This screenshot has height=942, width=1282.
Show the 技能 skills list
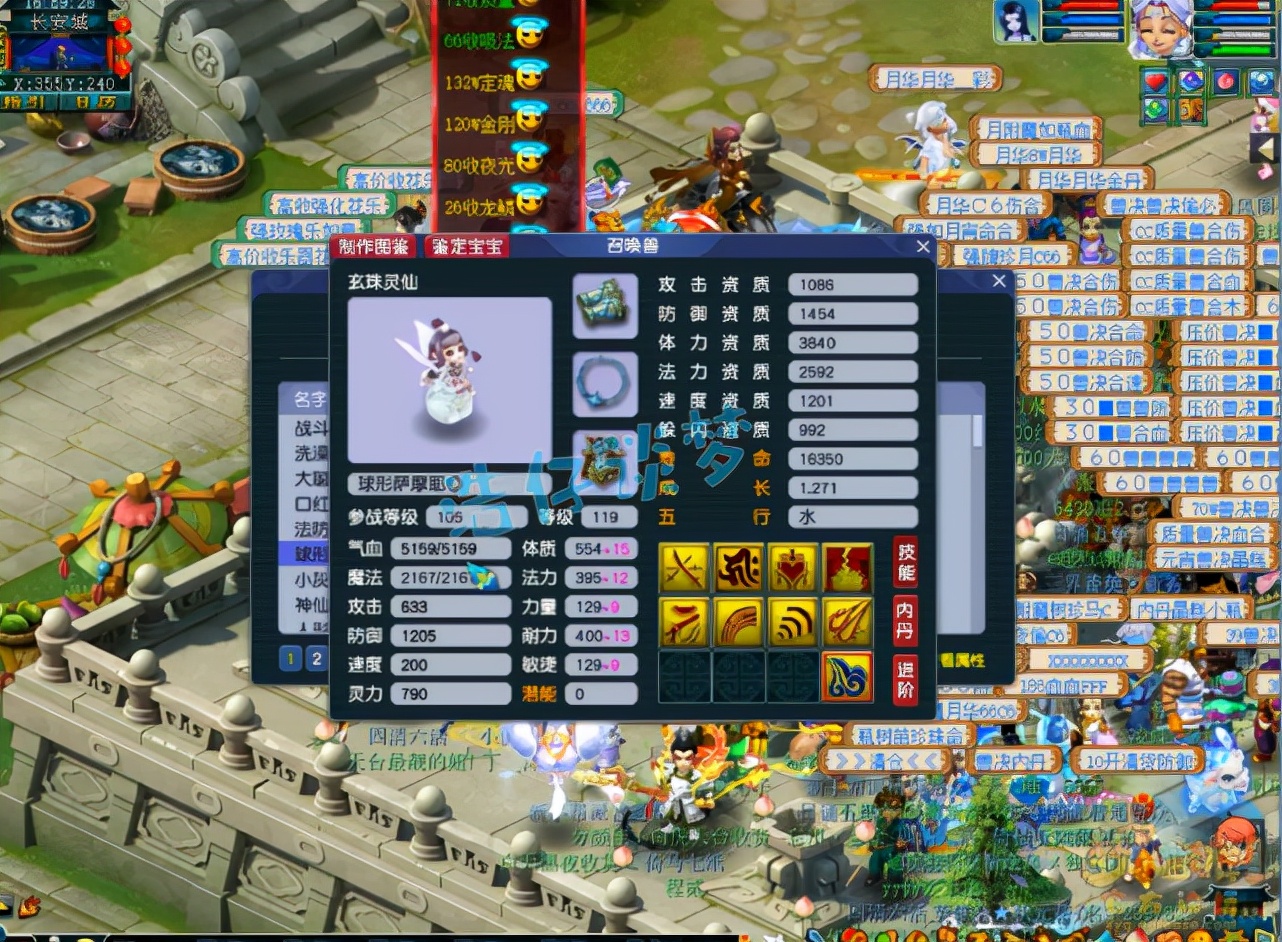905,562
